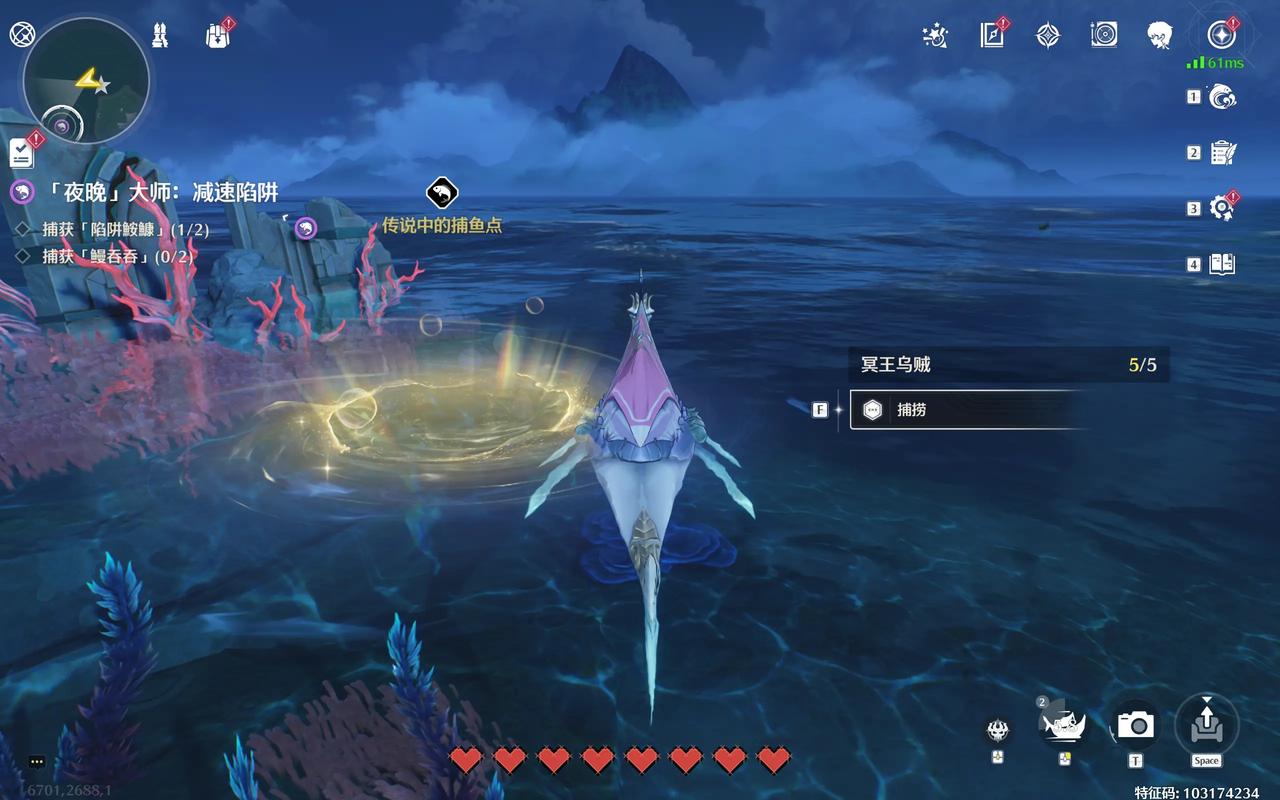Screen dimensions: 1280x800
Task: Click the globe icon beside the minimap
Action: point(20,34)
